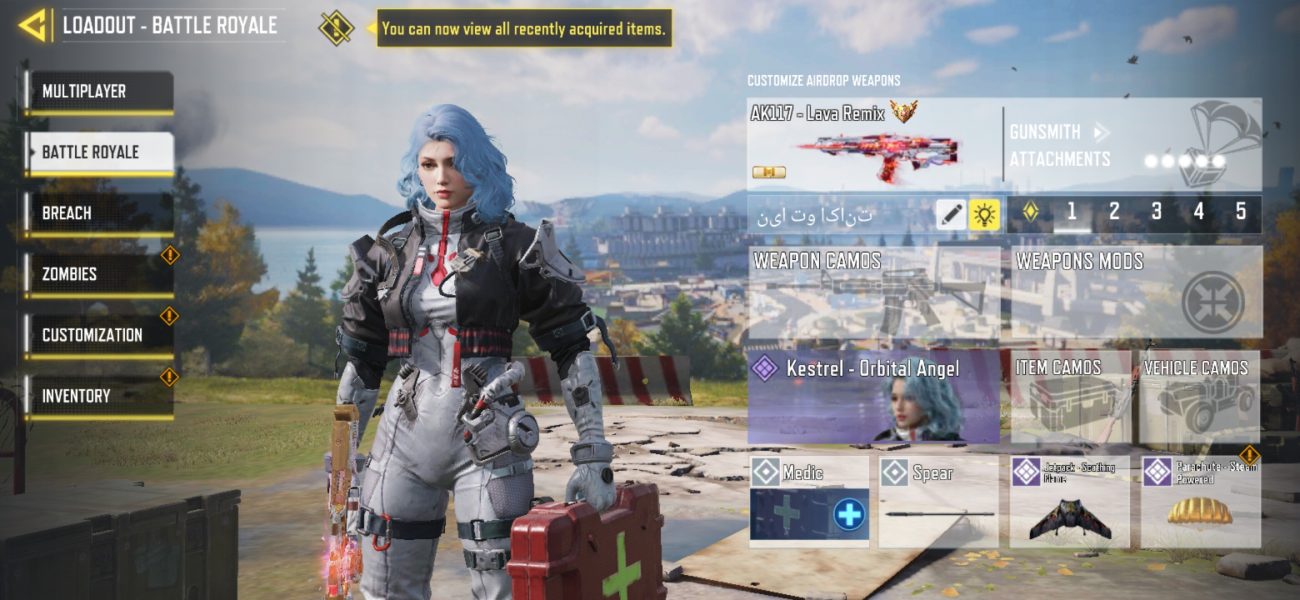Open the Breach loadout tab
Viewport: 1300px width, 600px height.
pos(98,214)
